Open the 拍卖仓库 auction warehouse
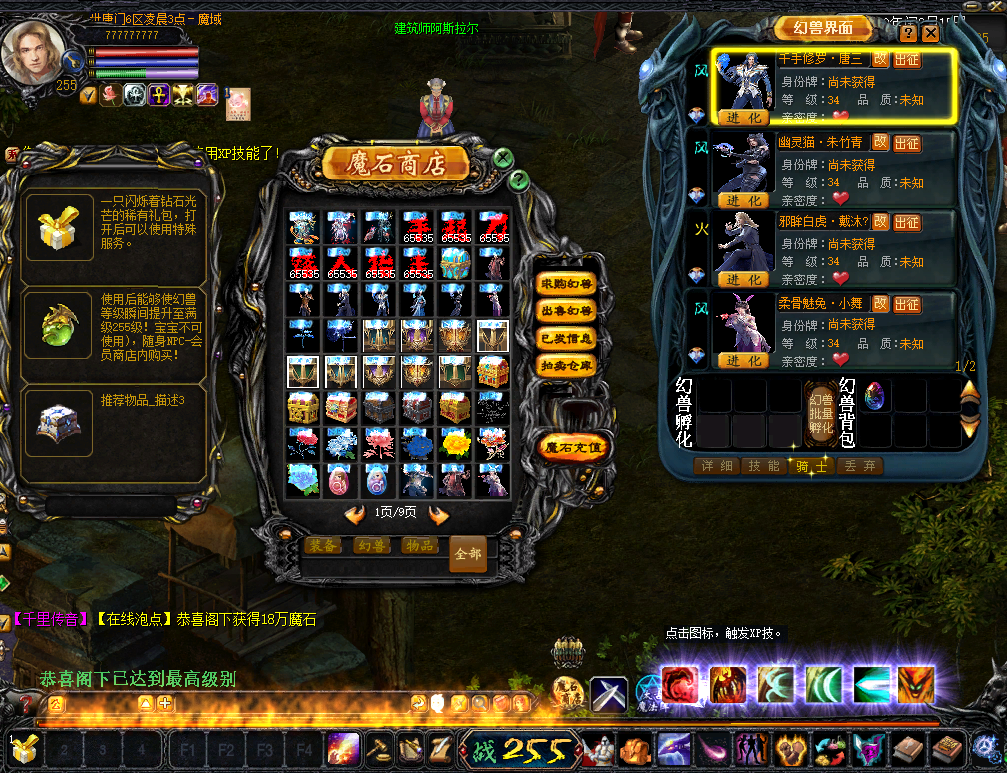This screenshot has width=1007, height=773. [565, 366]
